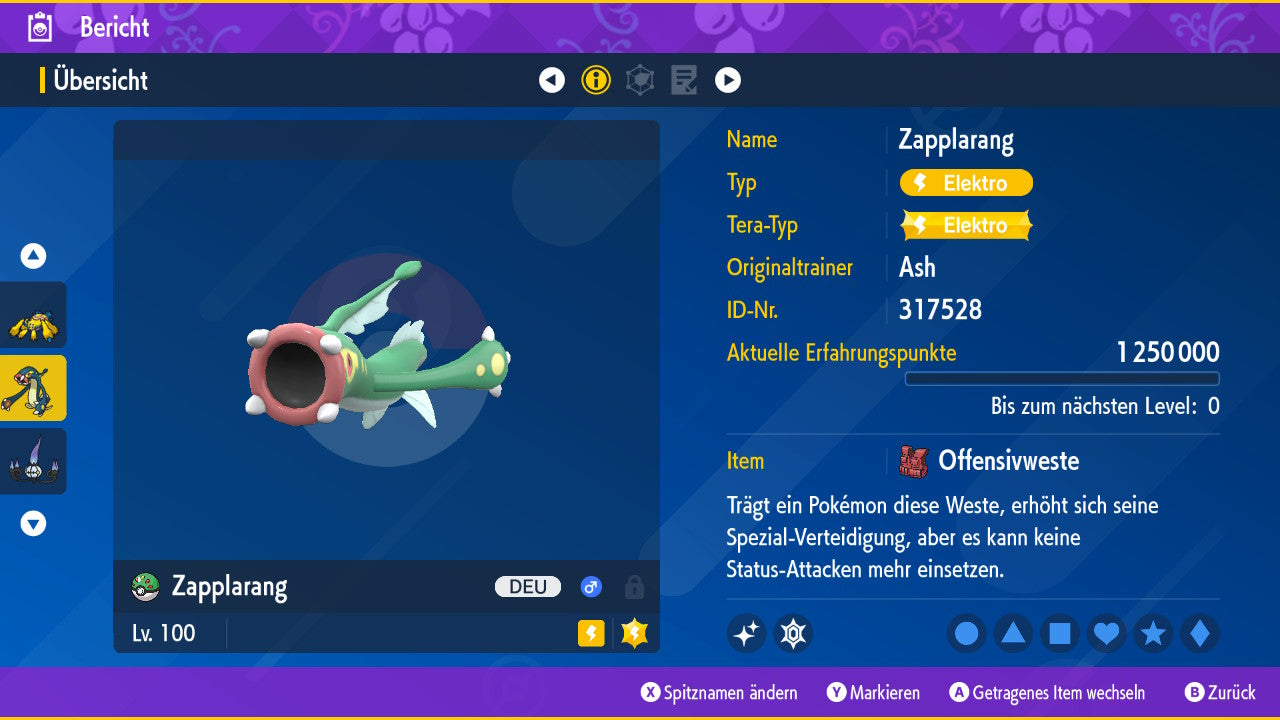This screenshot has height=720, width=1280.
Task: Toggle the diamond marking
Action: 1200,633
